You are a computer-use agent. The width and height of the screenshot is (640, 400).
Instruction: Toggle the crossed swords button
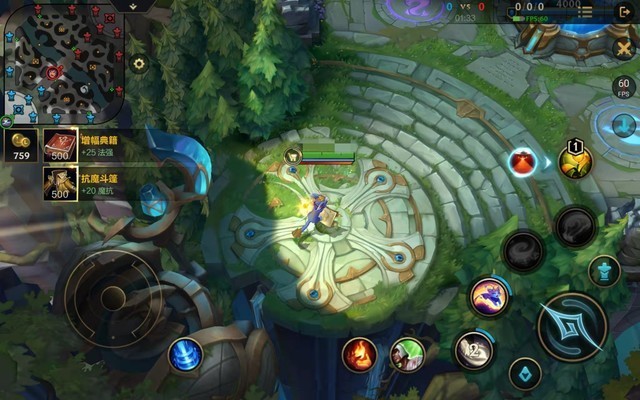622,47
